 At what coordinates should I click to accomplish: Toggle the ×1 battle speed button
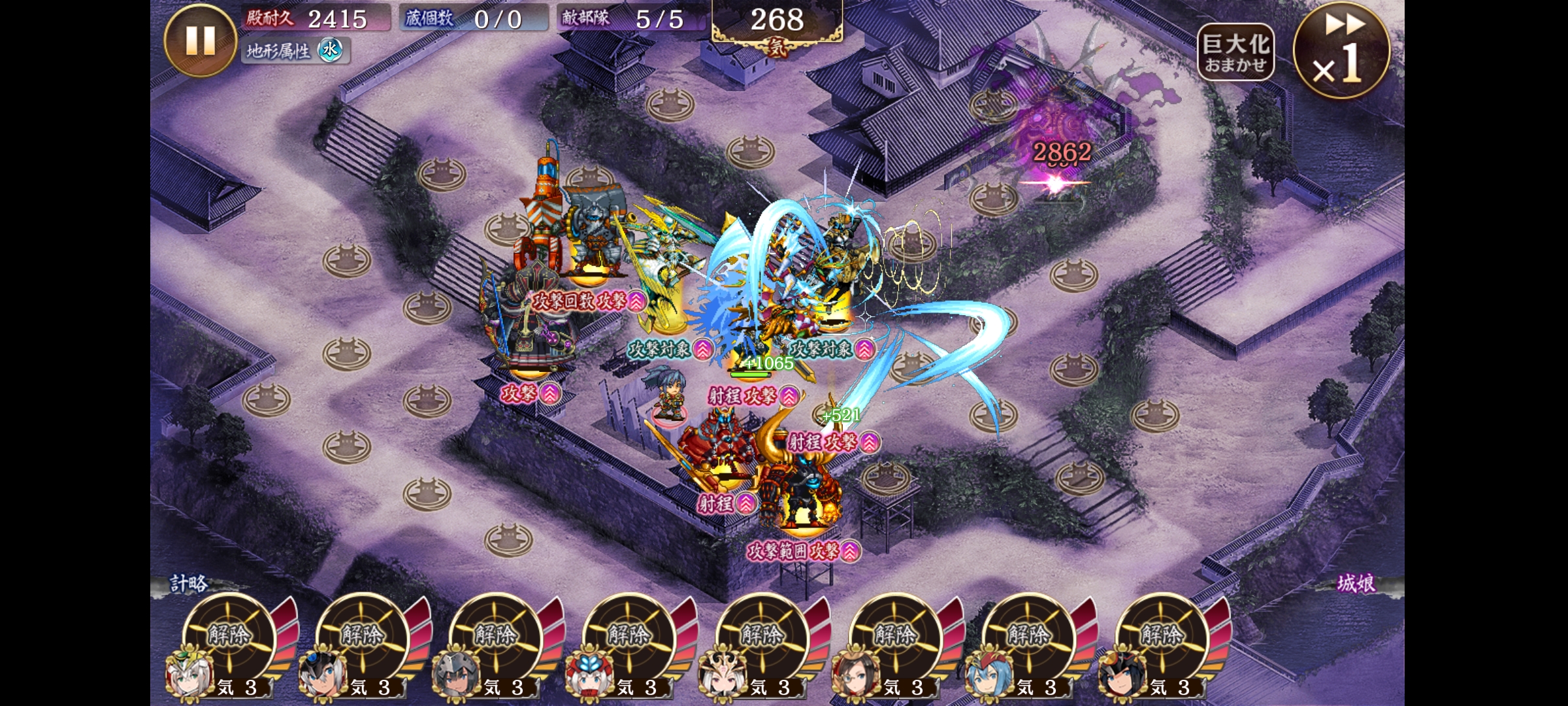[x=1341, y=50]
